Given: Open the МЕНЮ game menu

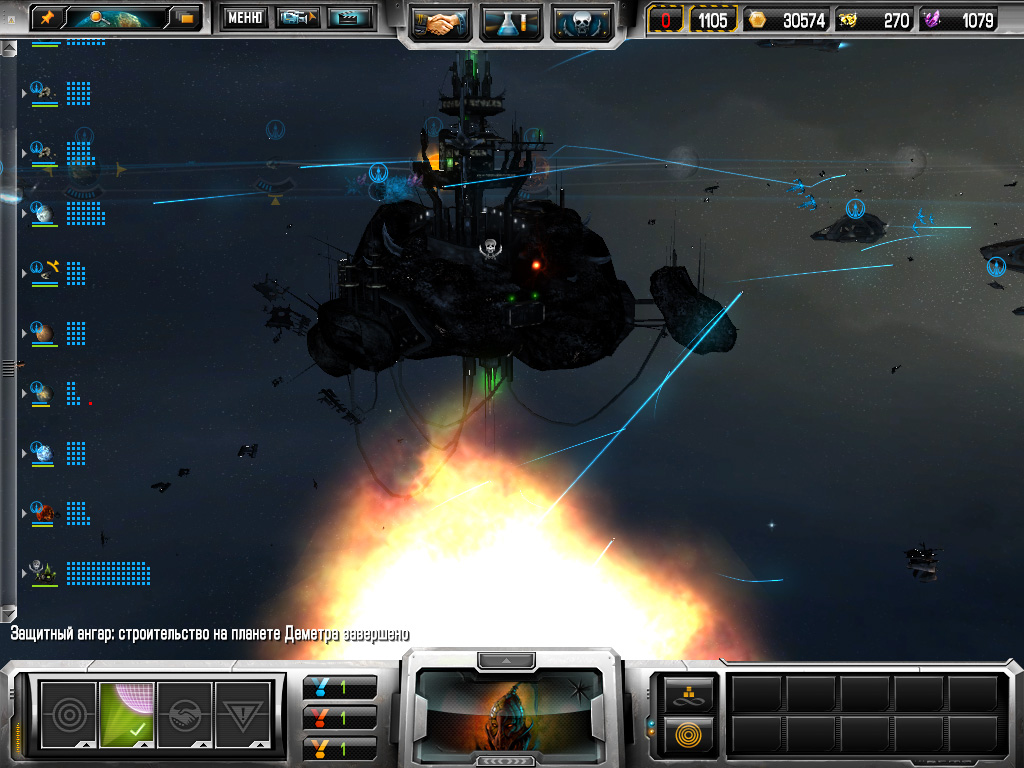Looking at the screenshot, I should pyautogui.click(x=244, y=17).
